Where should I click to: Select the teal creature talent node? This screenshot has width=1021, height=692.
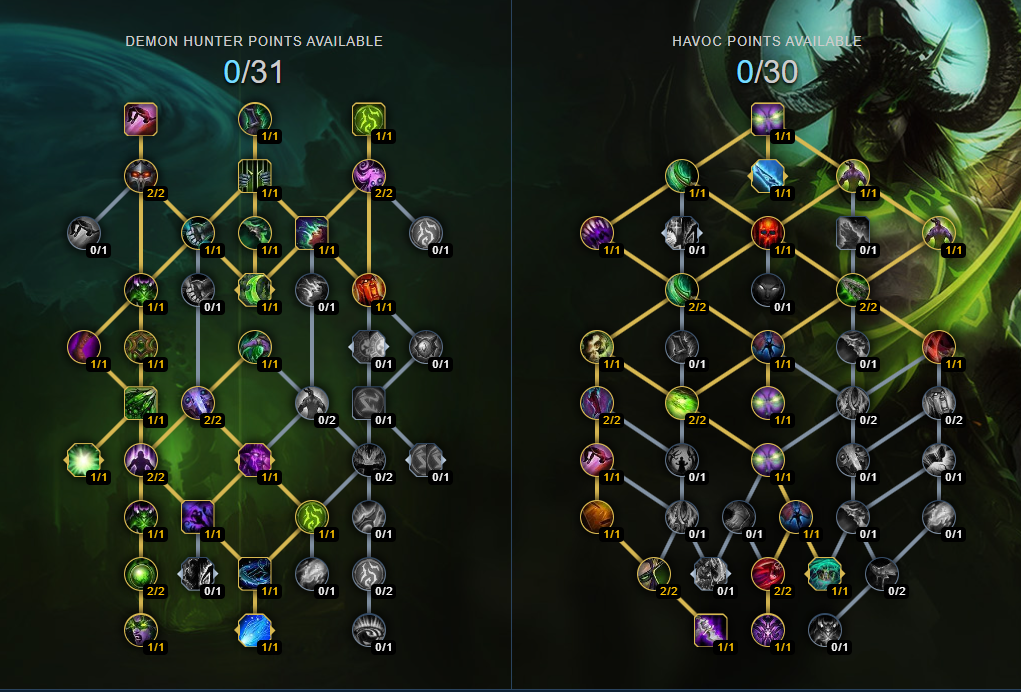(823, 573)
